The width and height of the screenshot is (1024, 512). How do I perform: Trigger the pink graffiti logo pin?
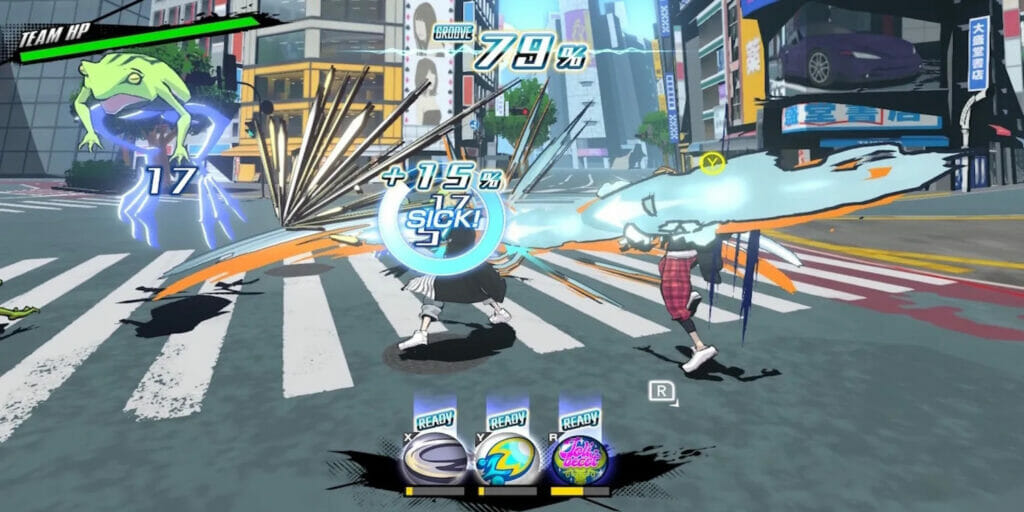(x=580, y=460)
